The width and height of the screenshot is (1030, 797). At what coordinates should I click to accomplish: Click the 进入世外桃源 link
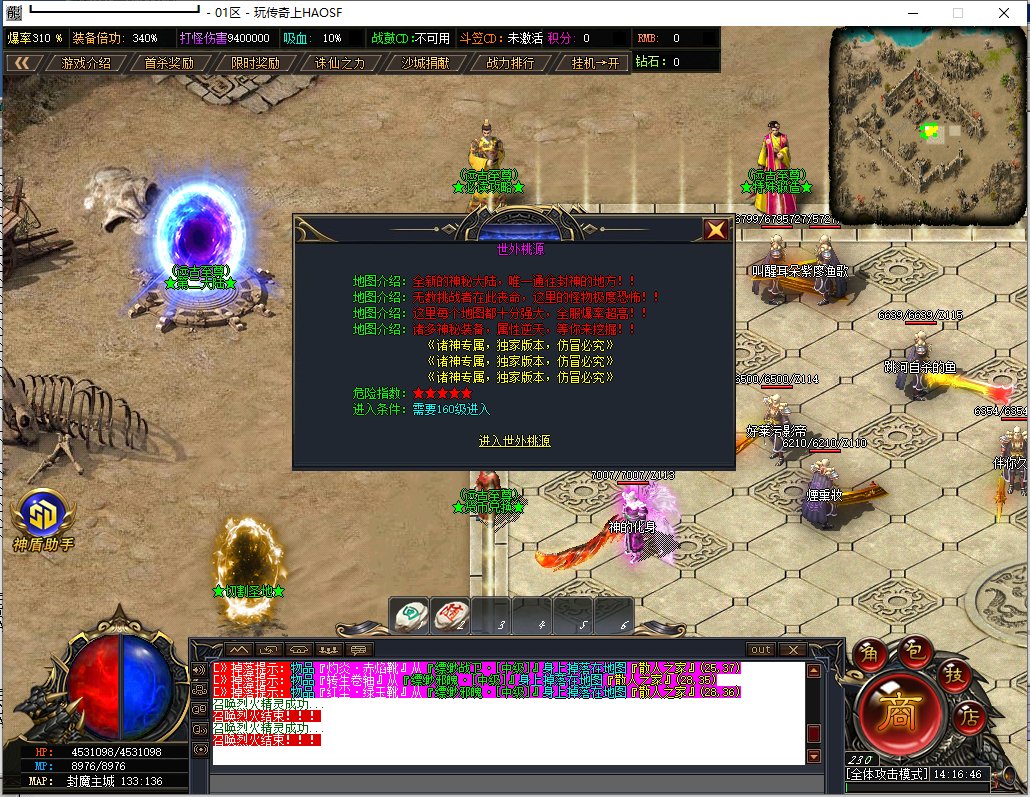(514, 441)
